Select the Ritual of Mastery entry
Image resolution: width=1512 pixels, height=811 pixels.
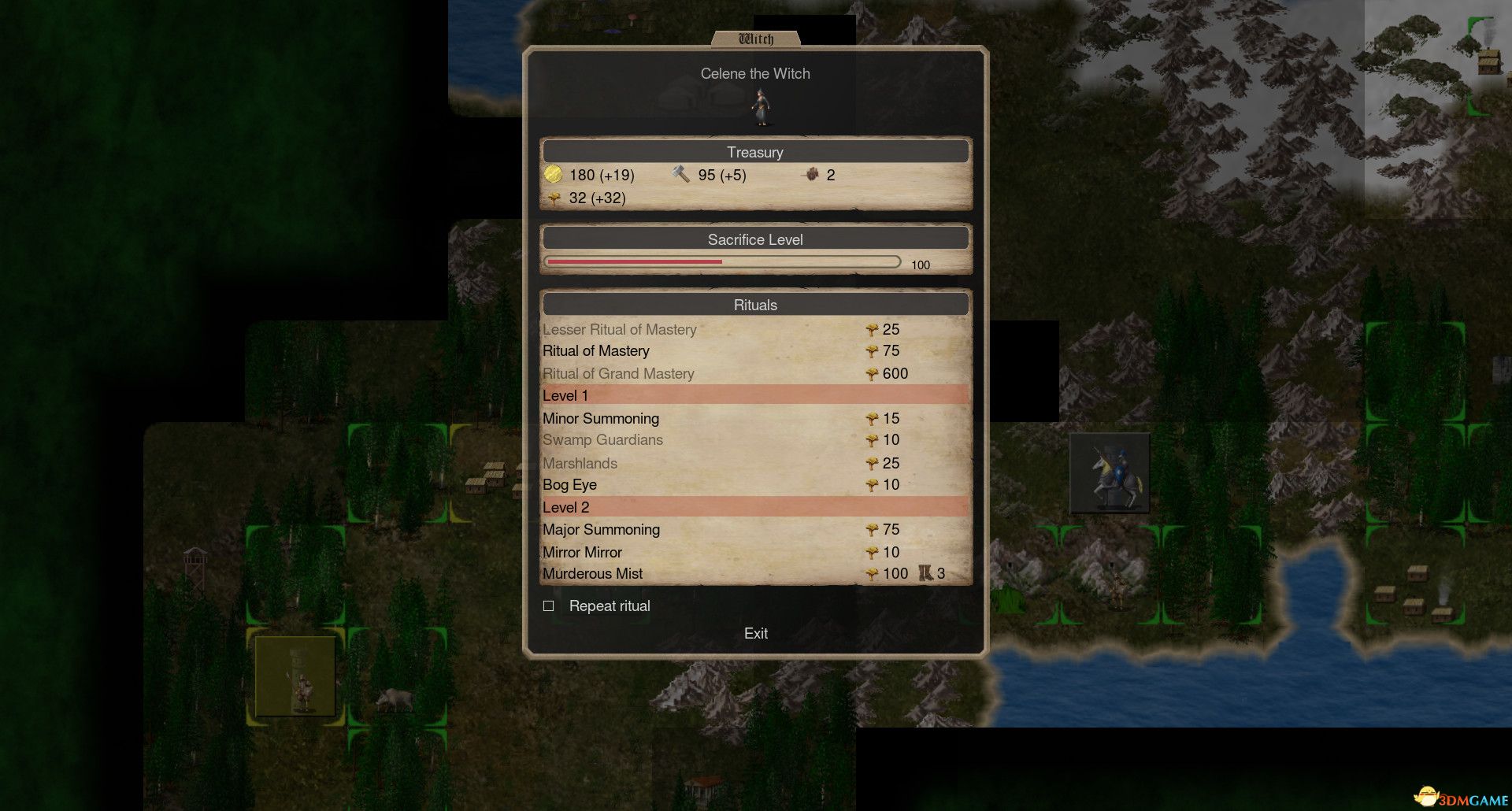595,351
